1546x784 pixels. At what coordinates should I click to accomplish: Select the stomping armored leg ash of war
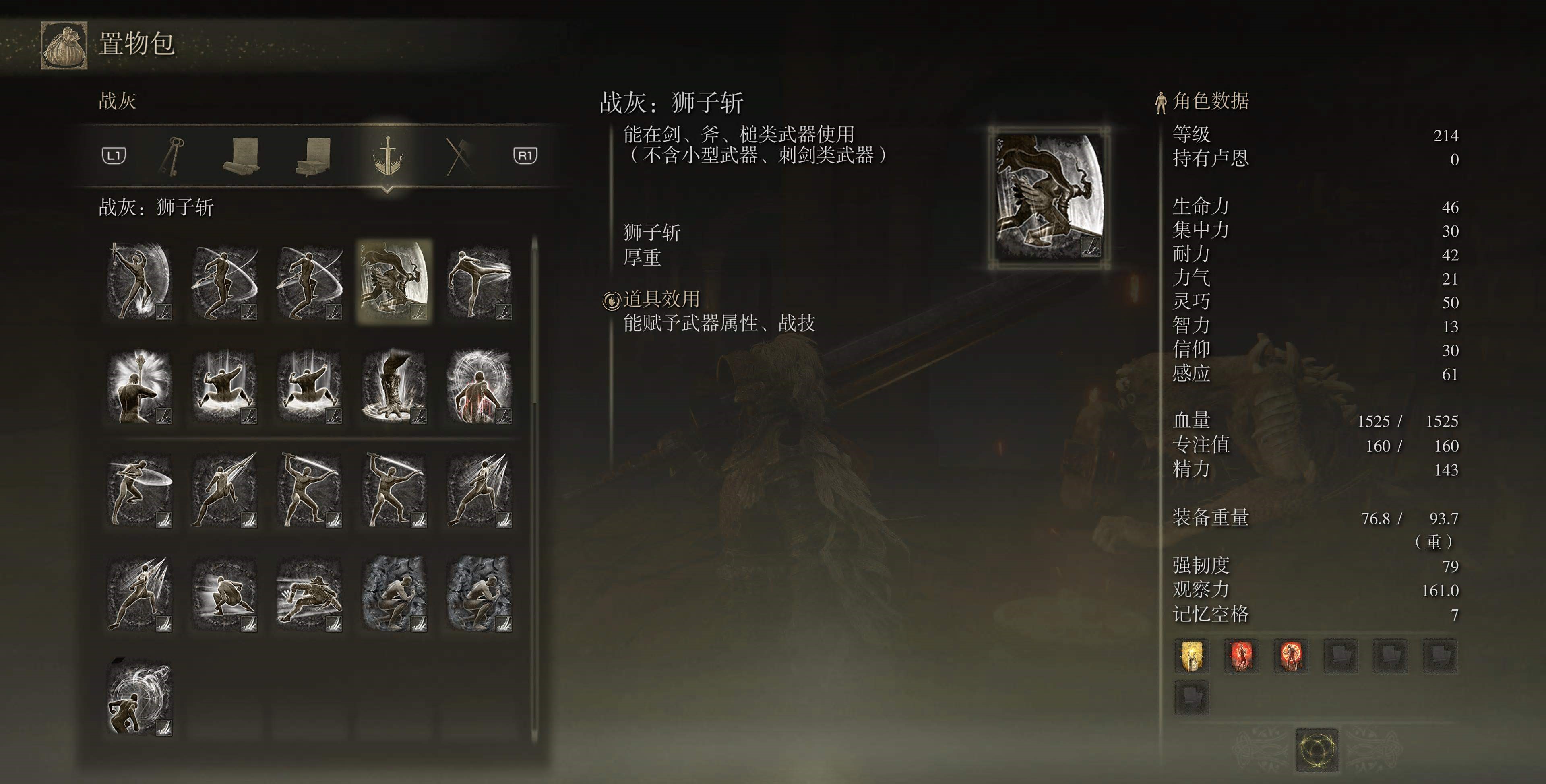pos(394,386)
